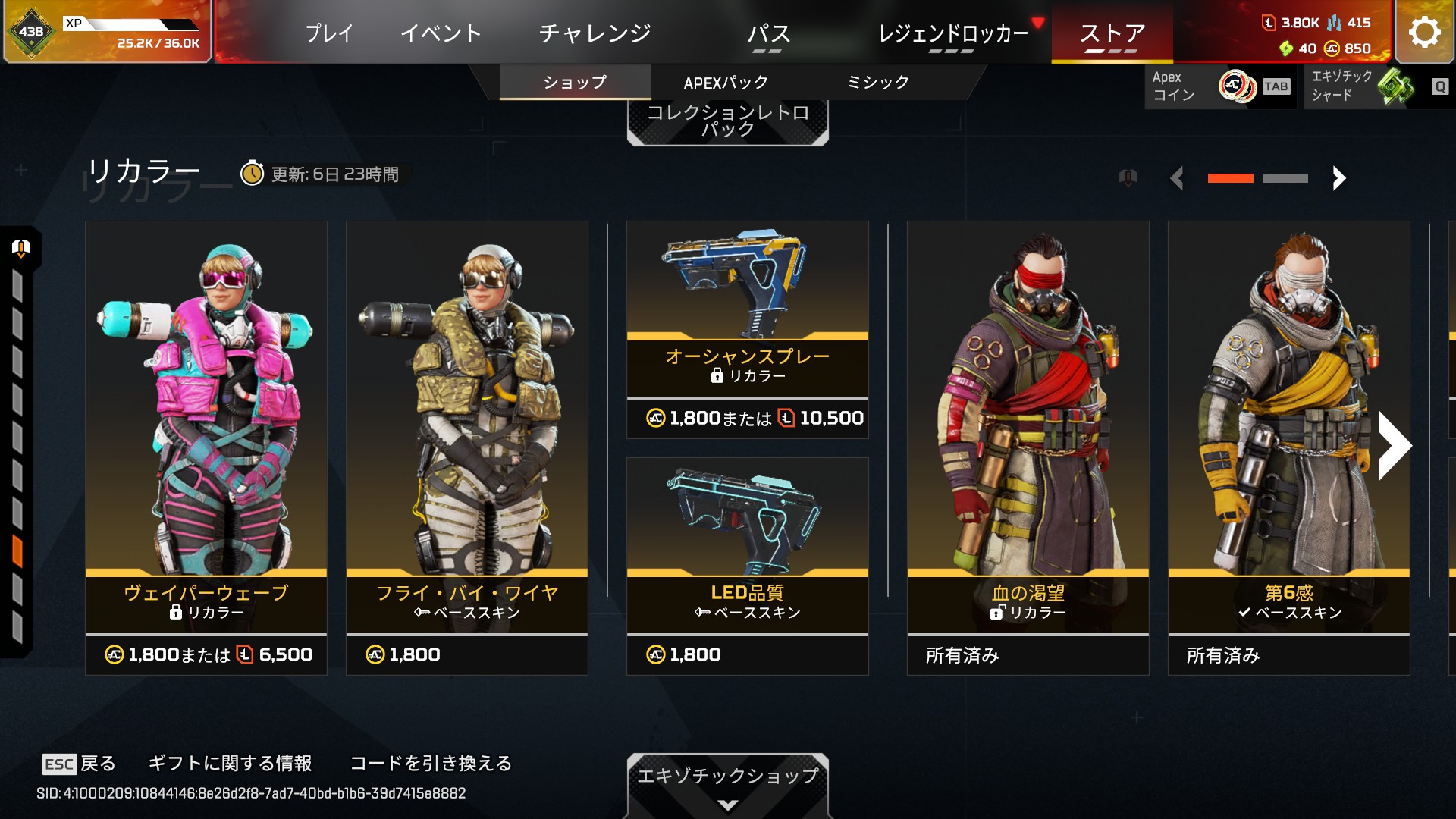This screenshot has height=819, width=1456.
Task: Select the ショップ sub-tab
Action: click(x=575, y=83)
